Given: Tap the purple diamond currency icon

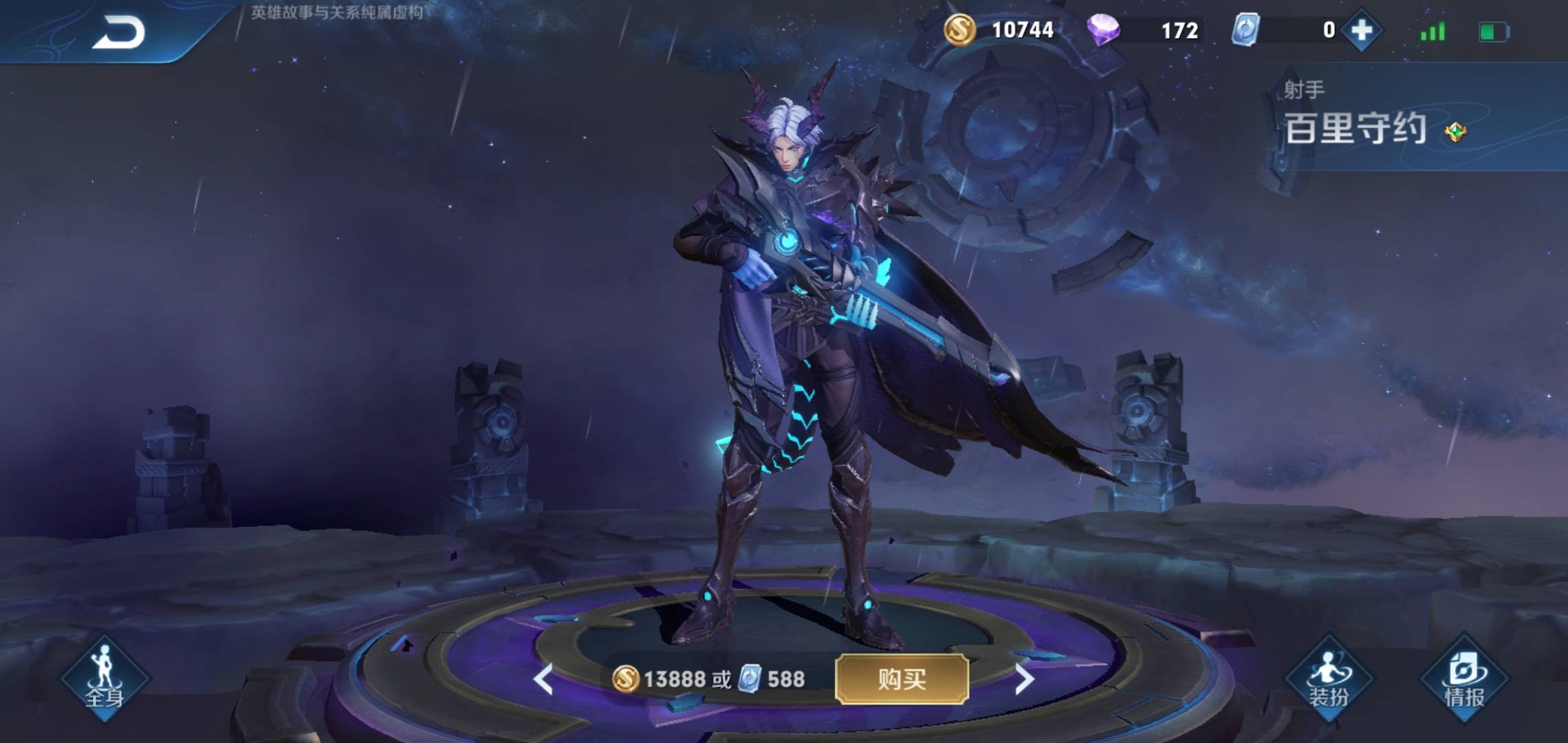Looking at the screenshot, I should click(x=1103, y=30).
